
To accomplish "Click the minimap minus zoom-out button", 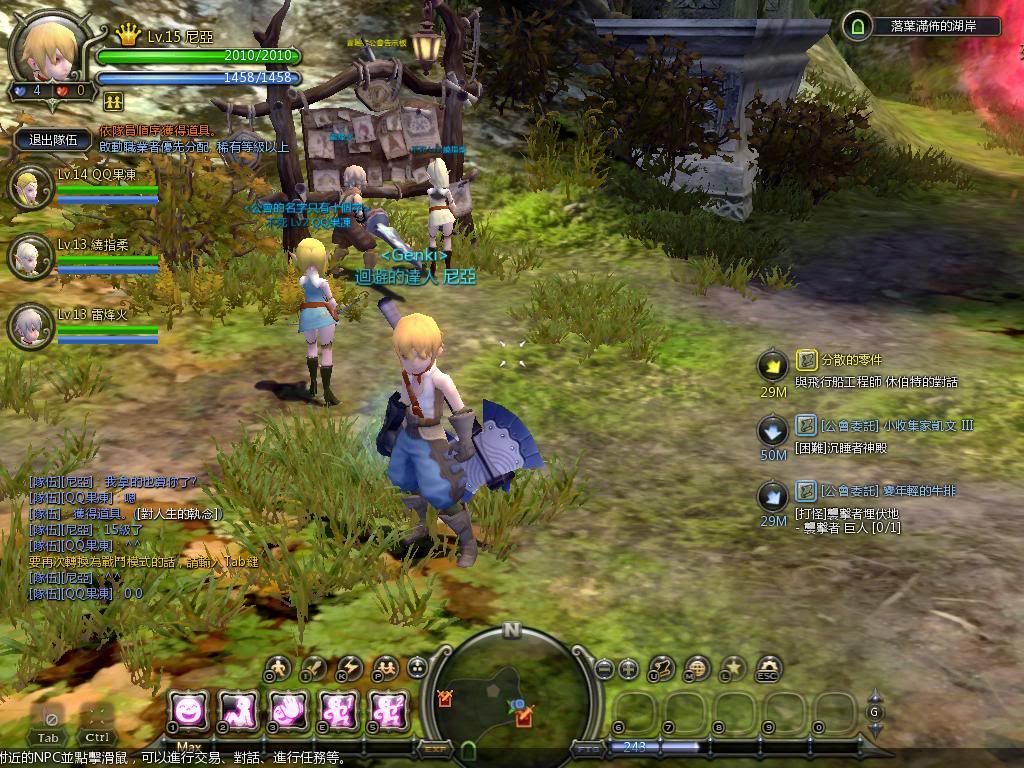I will point(604,668).
